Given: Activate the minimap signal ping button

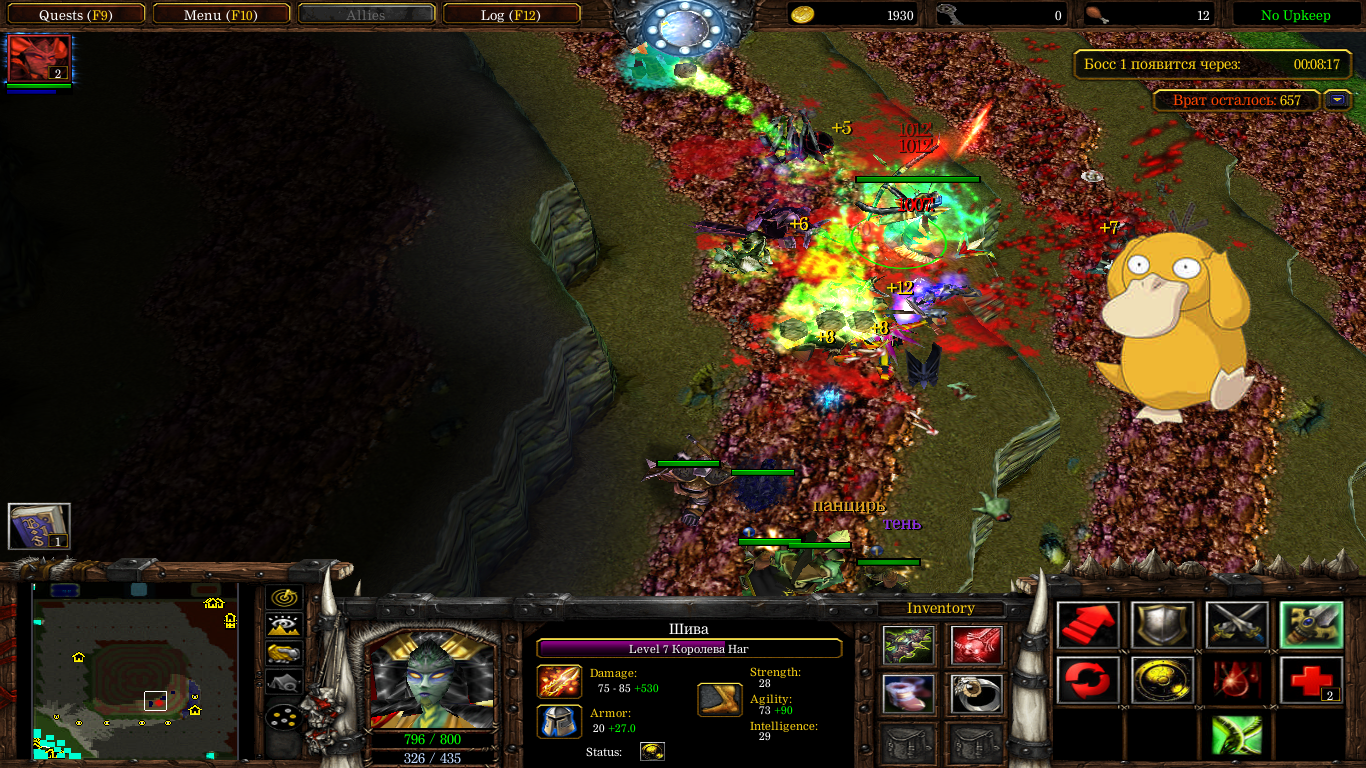Looking at the screenshot, I should [285, 599].
